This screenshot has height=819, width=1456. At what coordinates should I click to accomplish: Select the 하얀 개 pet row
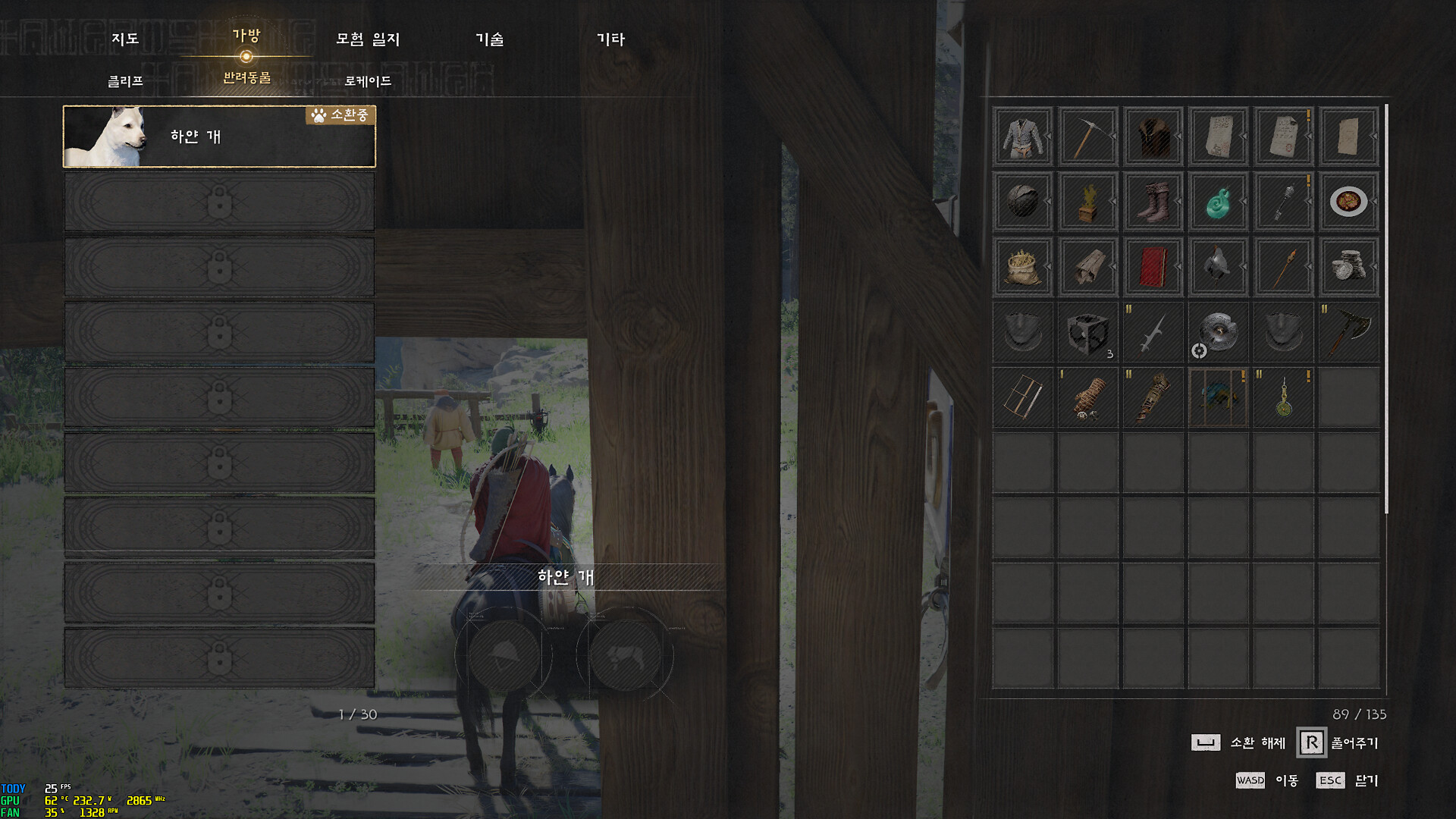click(x=219, y=136)
